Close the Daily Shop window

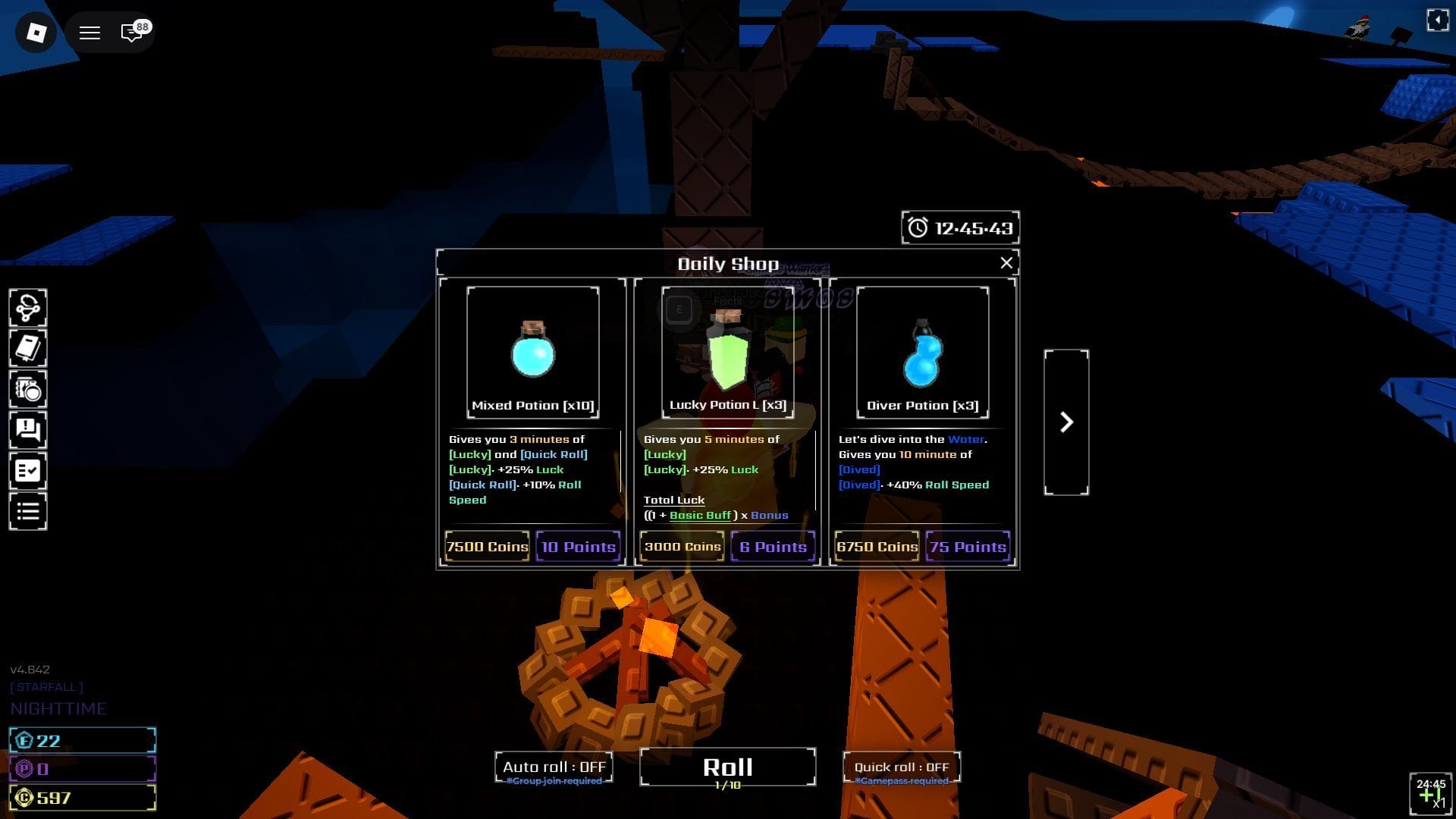pyautogui.click(x=1006, y=263)
